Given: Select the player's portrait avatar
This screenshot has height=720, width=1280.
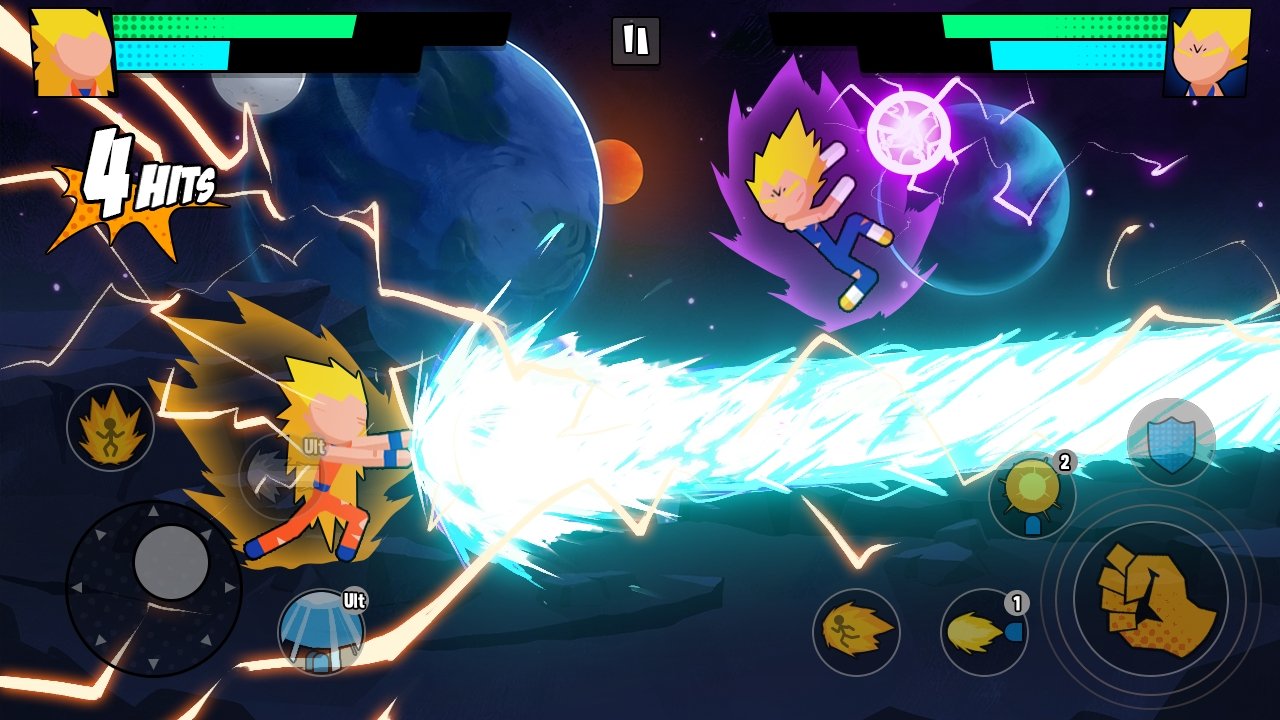Looking at the screenshot, I should coord(72,52).
